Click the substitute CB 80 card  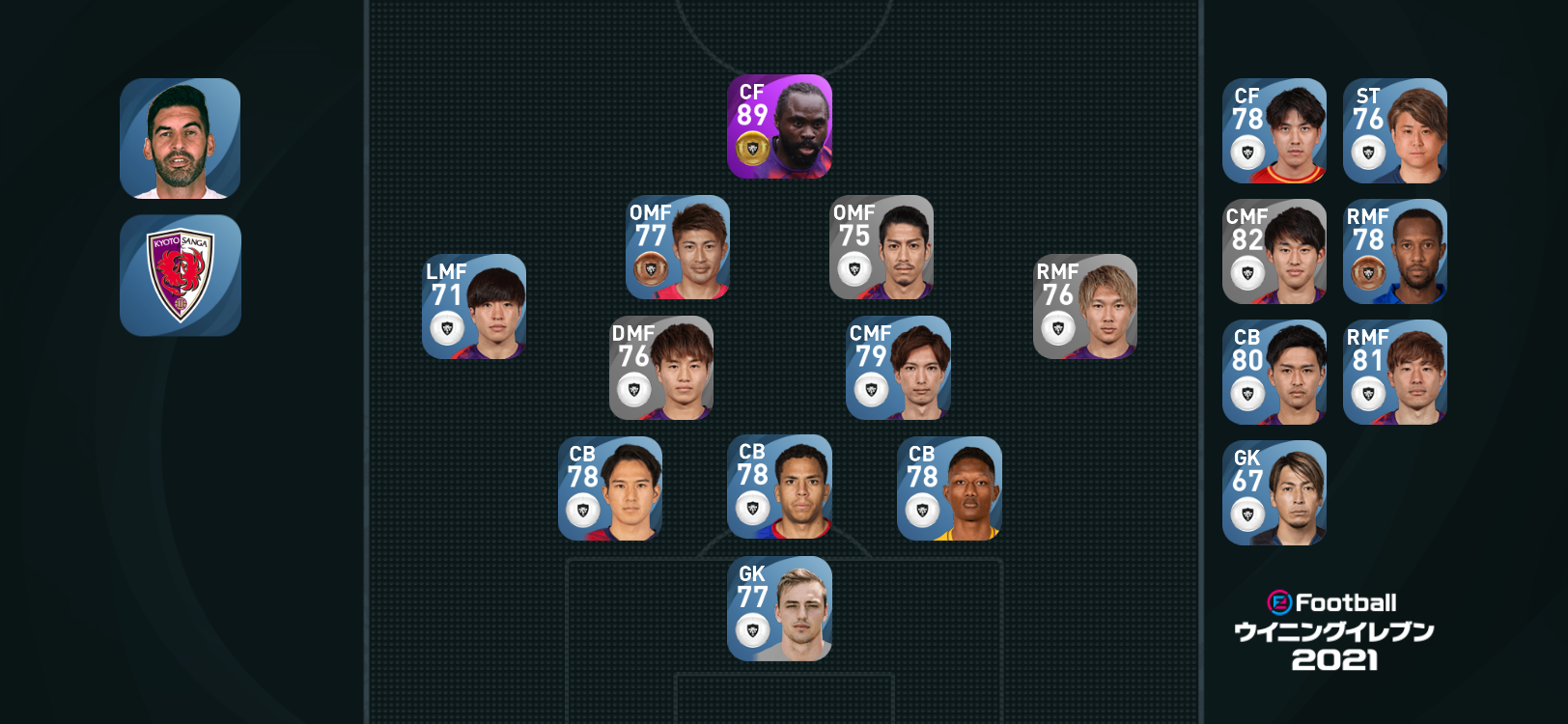(1274, 373)
